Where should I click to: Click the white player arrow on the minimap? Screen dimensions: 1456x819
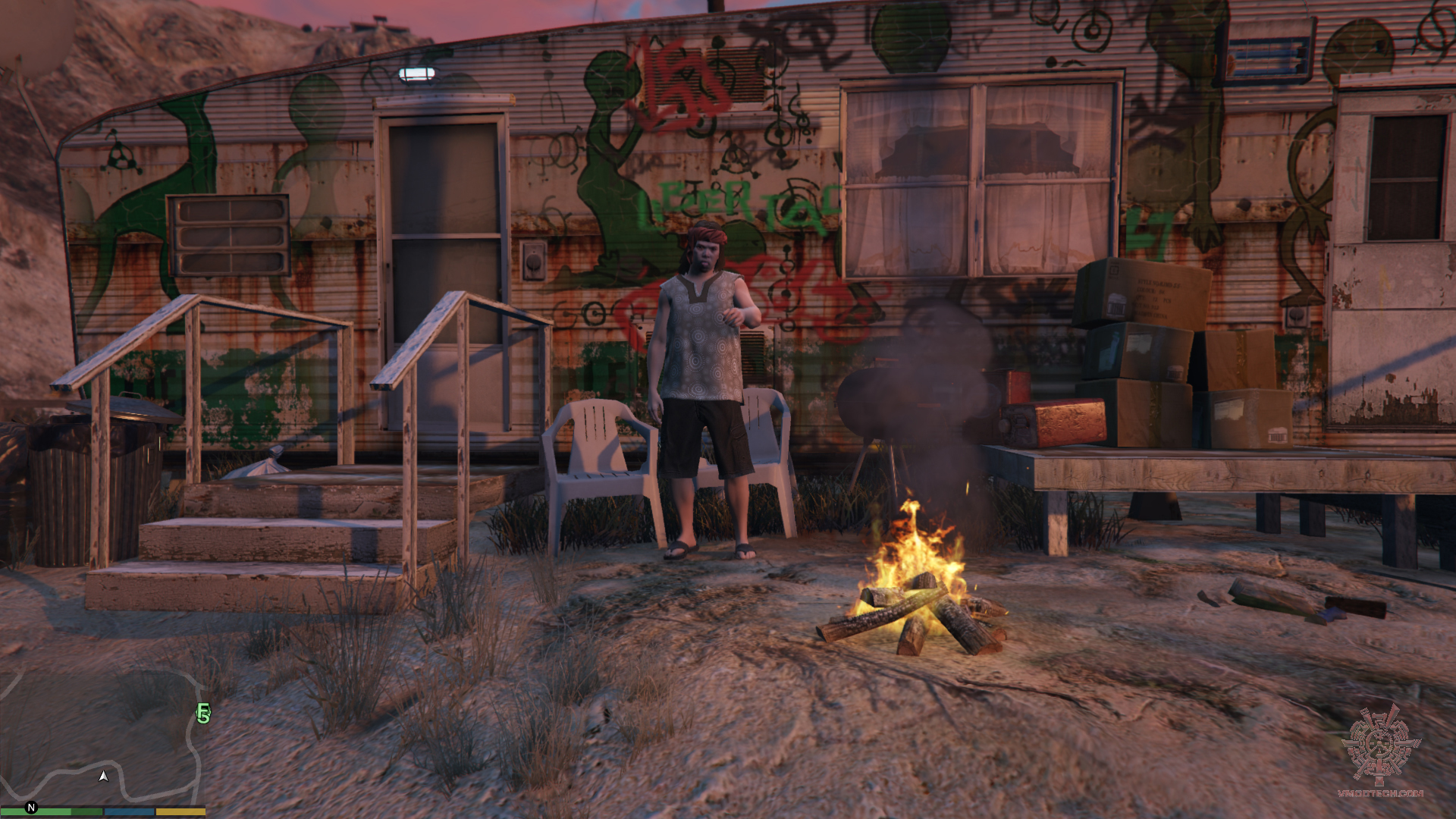tap(103, 776)
